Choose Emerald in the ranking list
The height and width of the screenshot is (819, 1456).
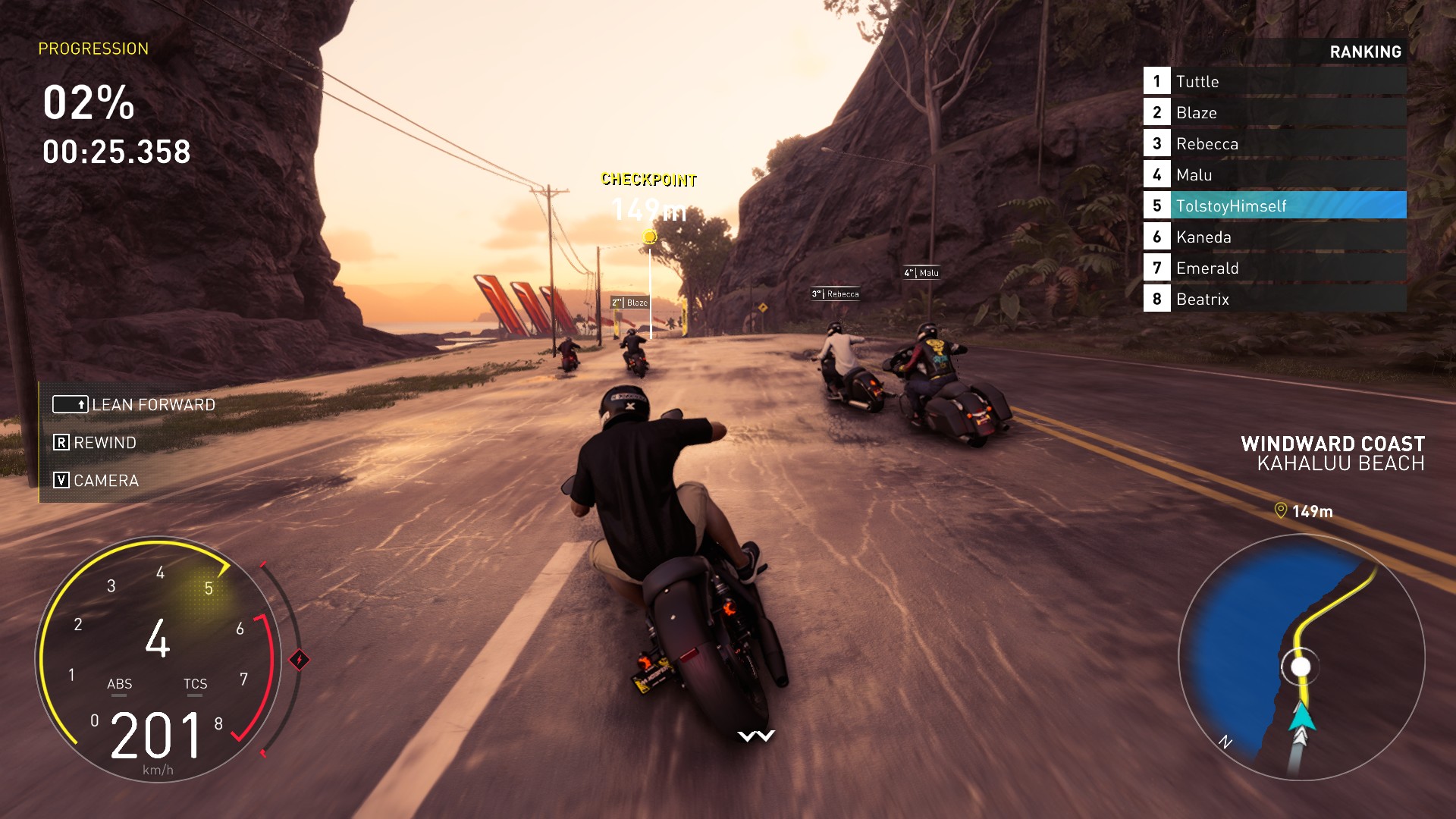[1274, 268]
